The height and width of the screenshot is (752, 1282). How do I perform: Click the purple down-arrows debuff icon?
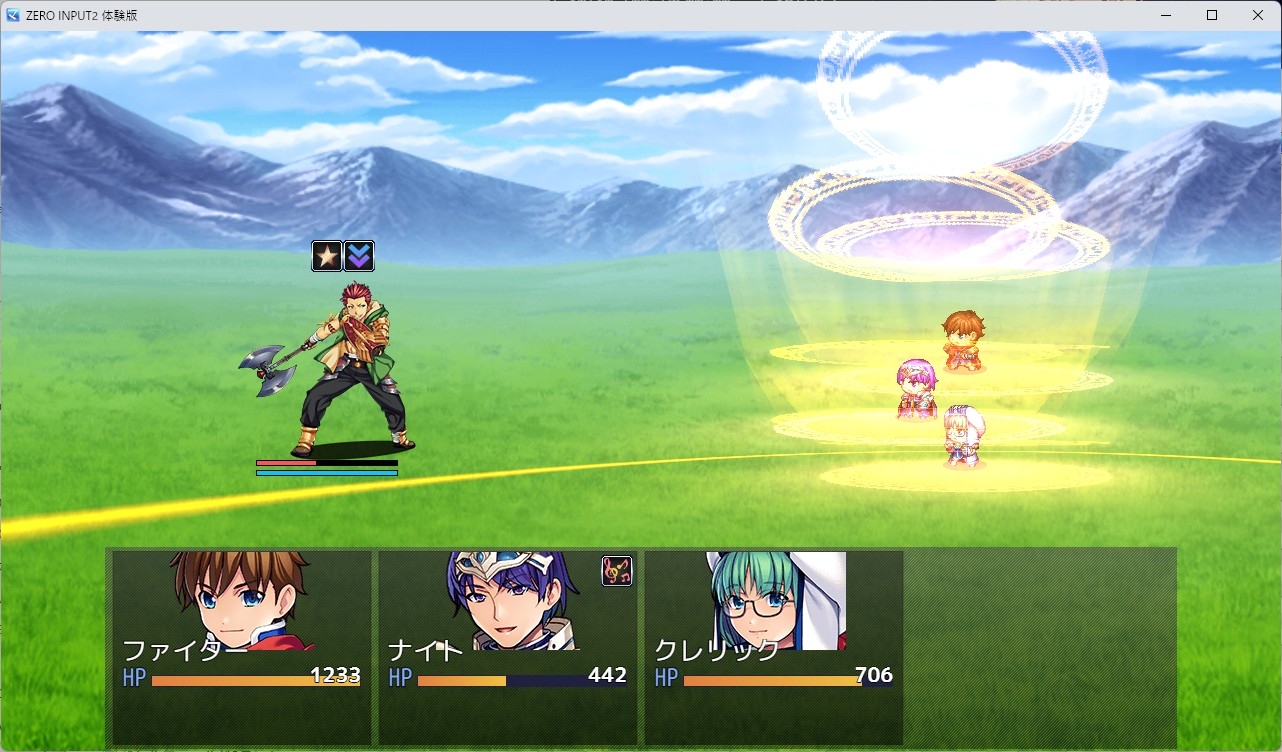tap(359, 256)
